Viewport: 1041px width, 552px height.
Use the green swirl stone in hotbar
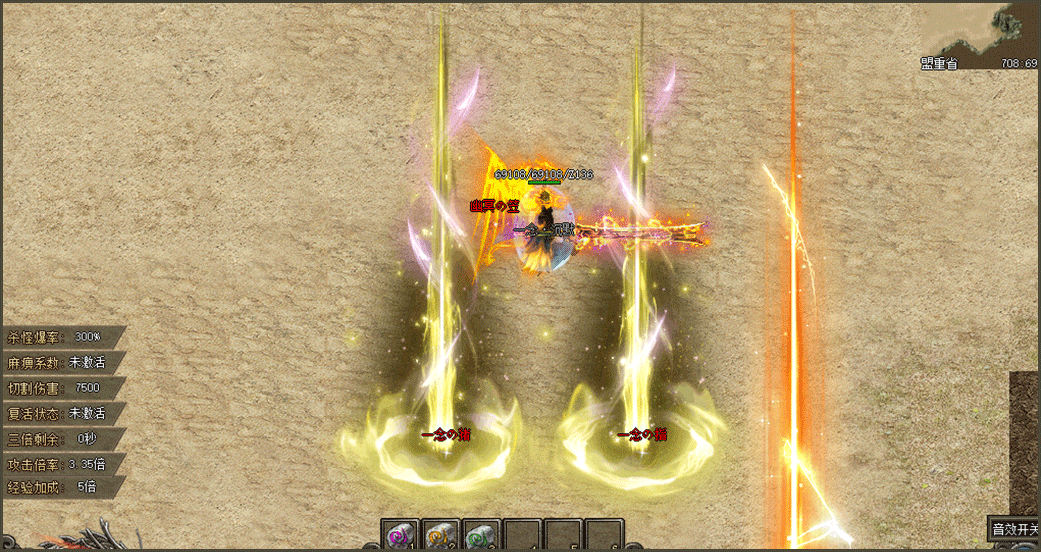(481, 535)
